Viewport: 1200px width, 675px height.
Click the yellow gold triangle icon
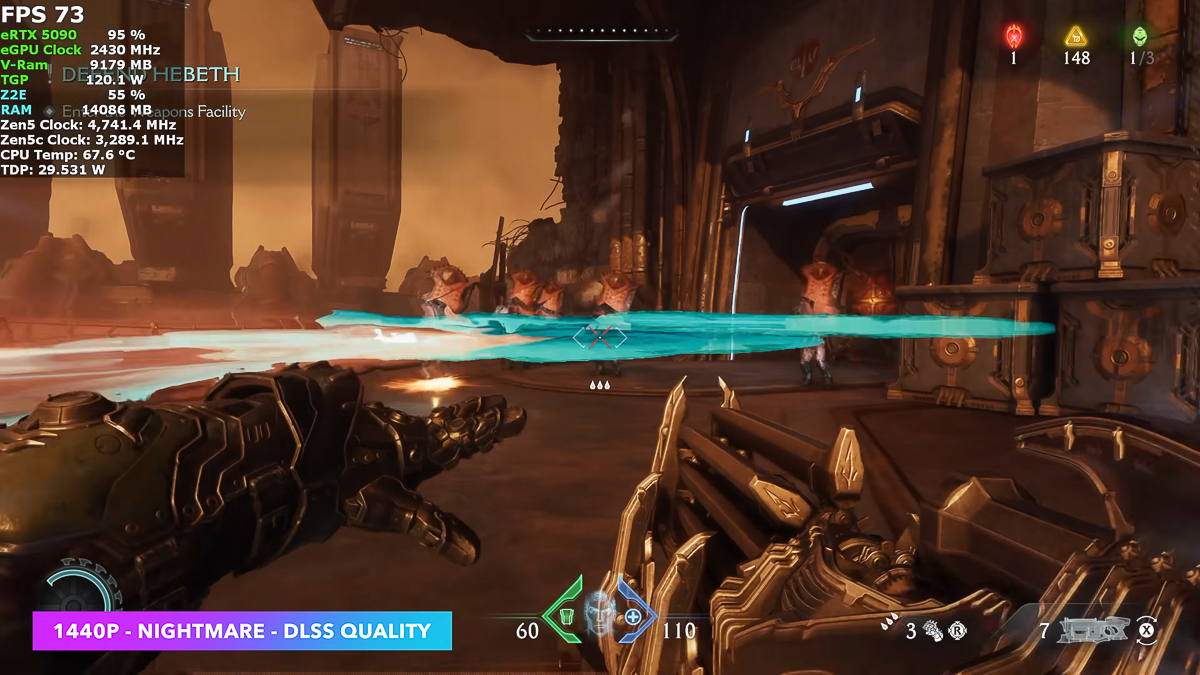pyautogui.click(x=1076, y=37)
